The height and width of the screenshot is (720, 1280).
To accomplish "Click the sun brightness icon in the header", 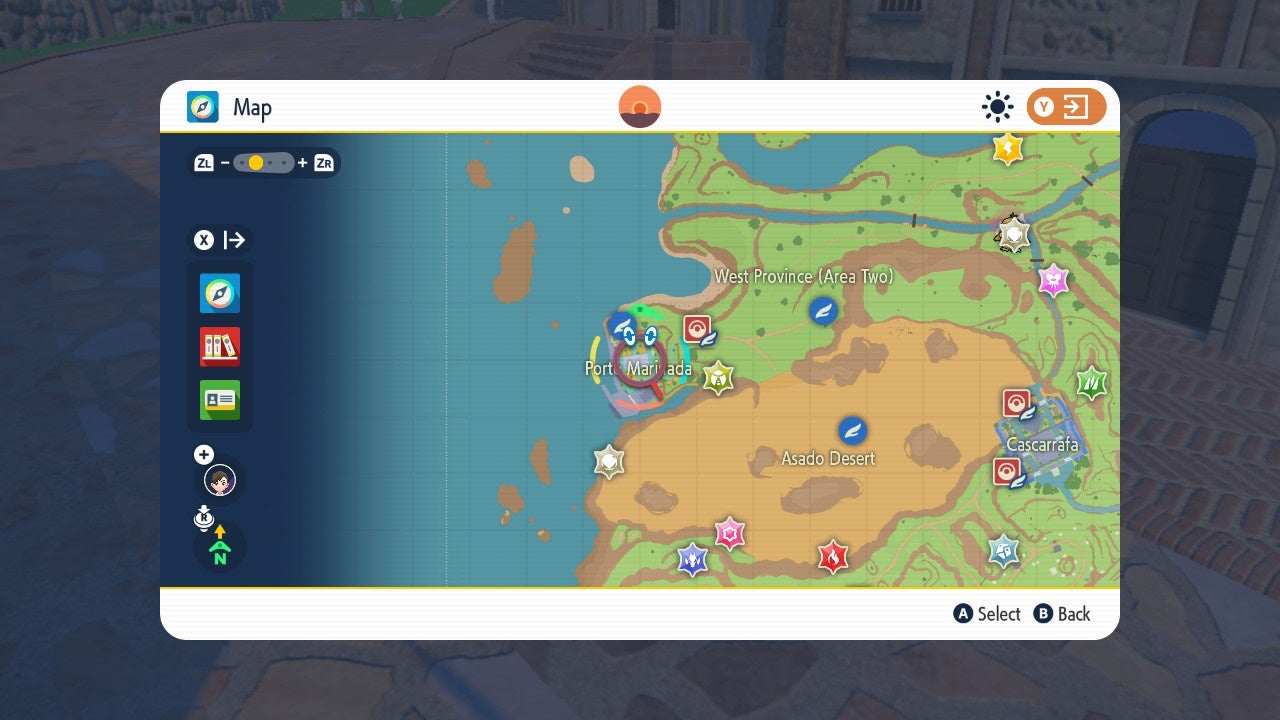I will [x=997, y=107].
